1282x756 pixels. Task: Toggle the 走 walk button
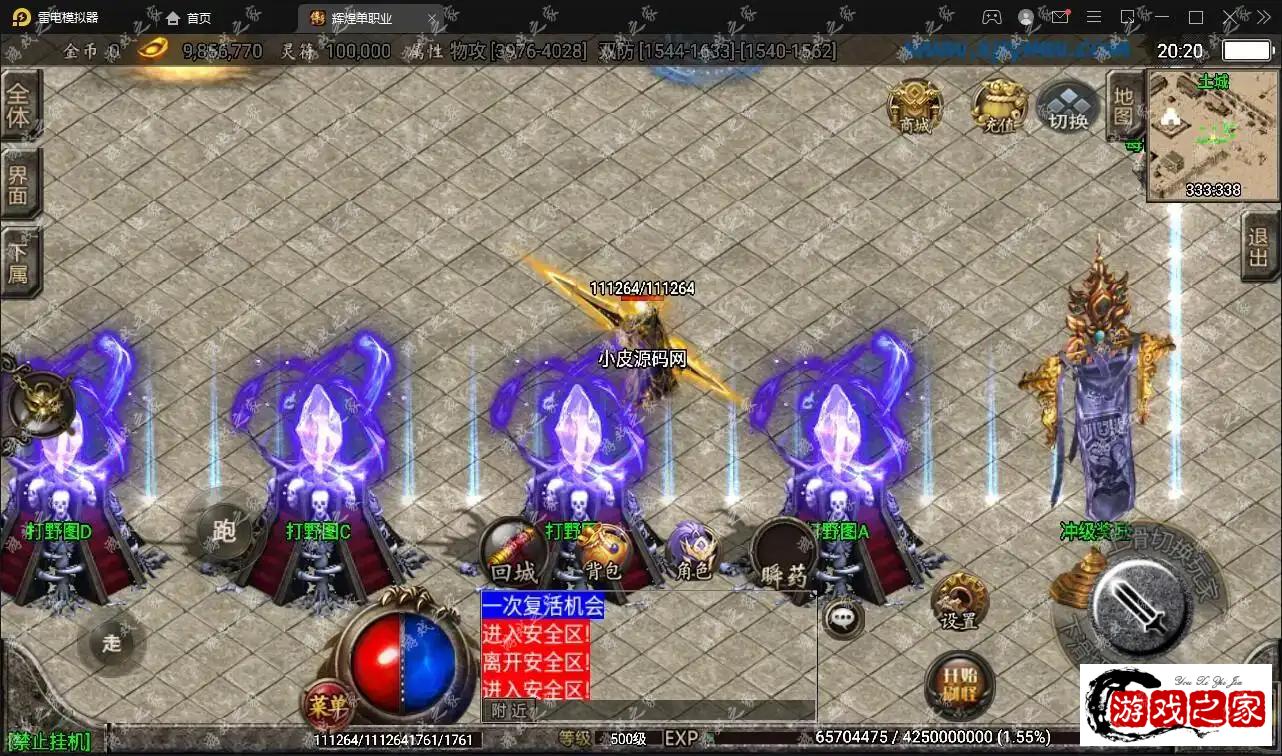pyautogui.click(x=111, y=642)
